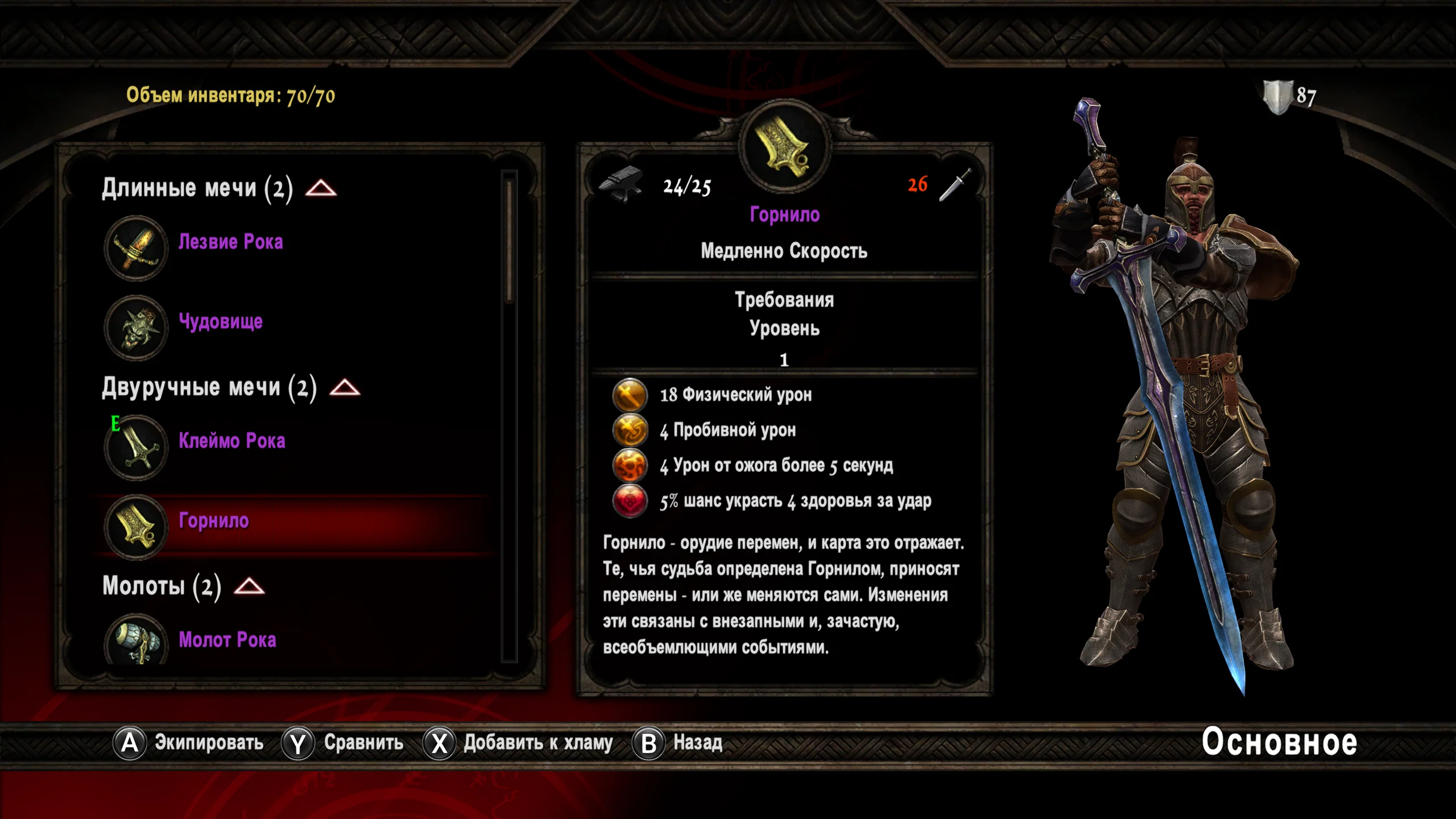
Task: Equip the item via Экипировать
Action: [189, 743]
